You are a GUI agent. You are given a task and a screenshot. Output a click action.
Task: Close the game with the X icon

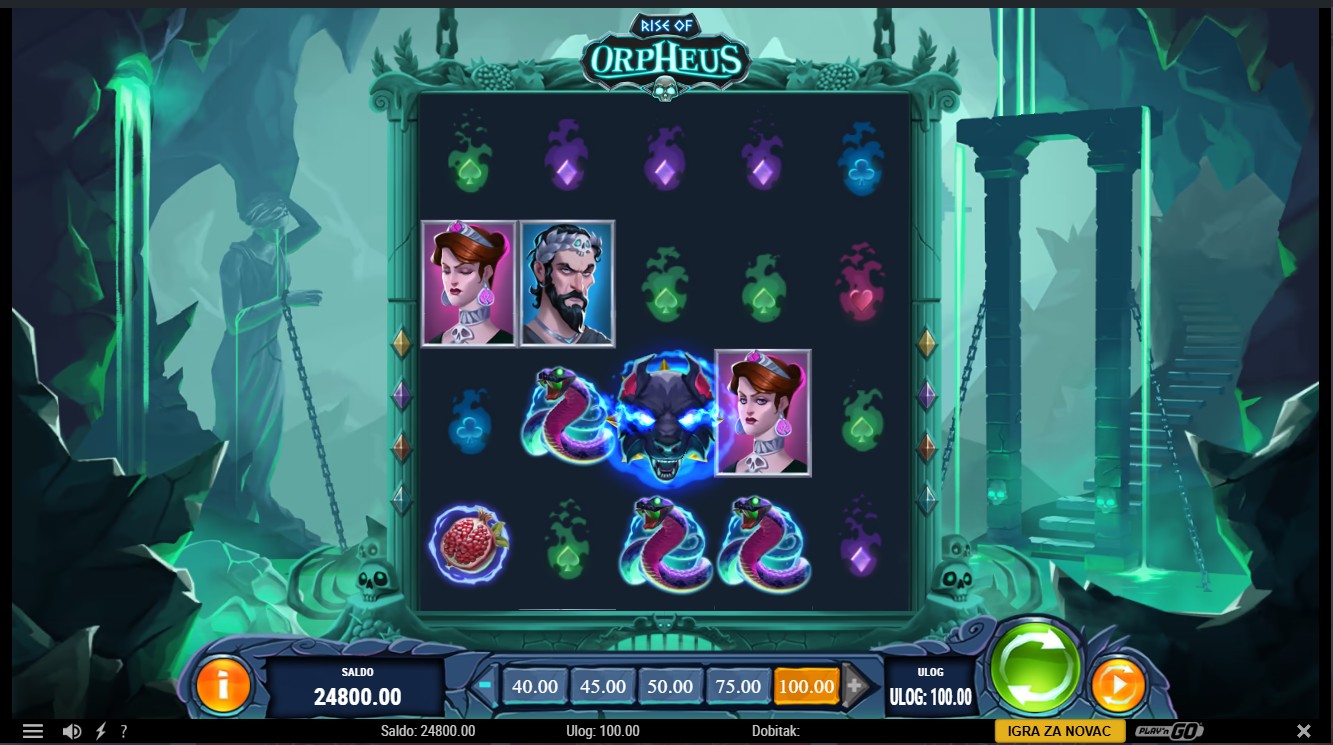[1304, 731]
